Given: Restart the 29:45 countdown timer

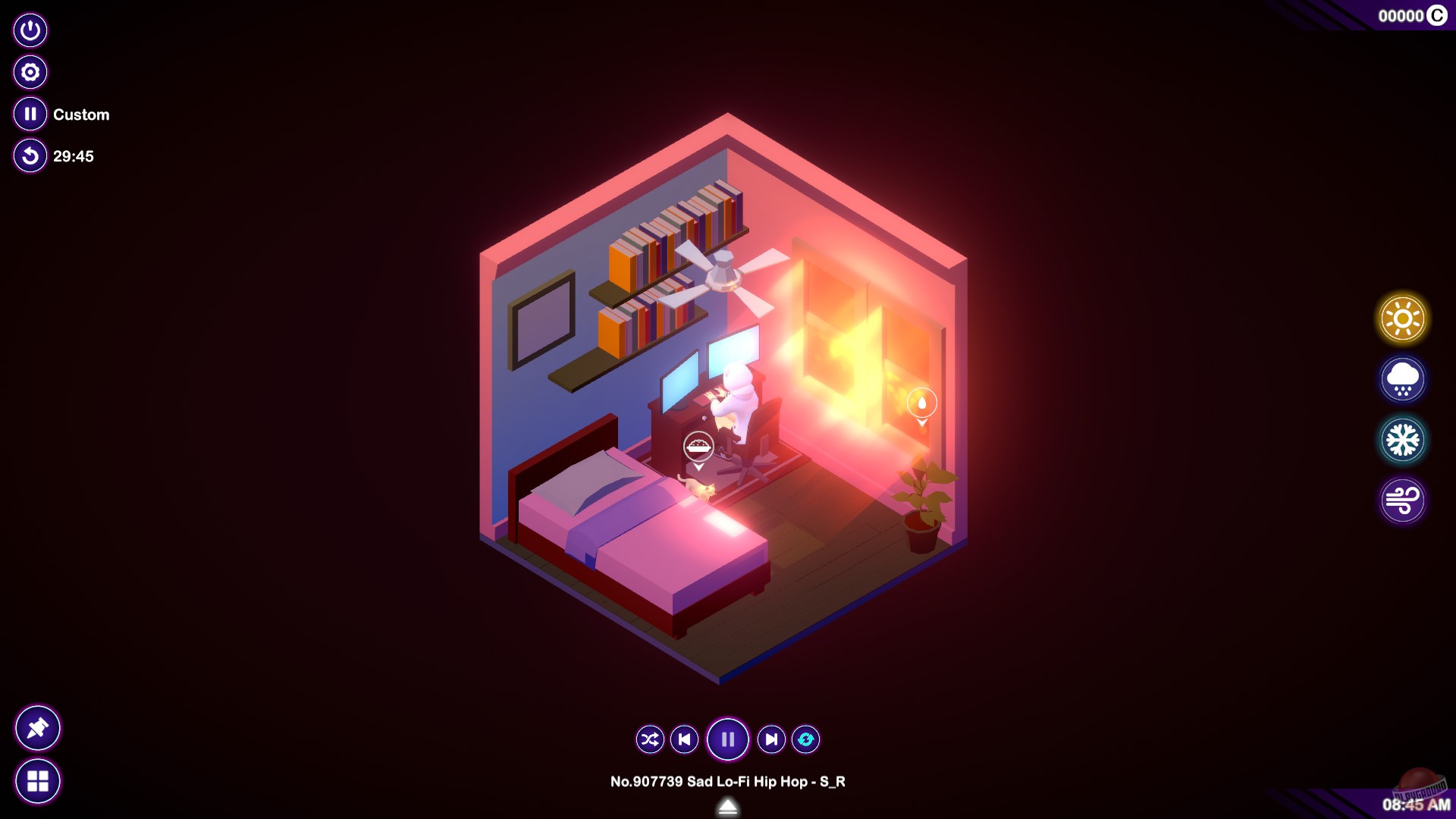Looking at the screenshot, I should [x=30, y=157].
